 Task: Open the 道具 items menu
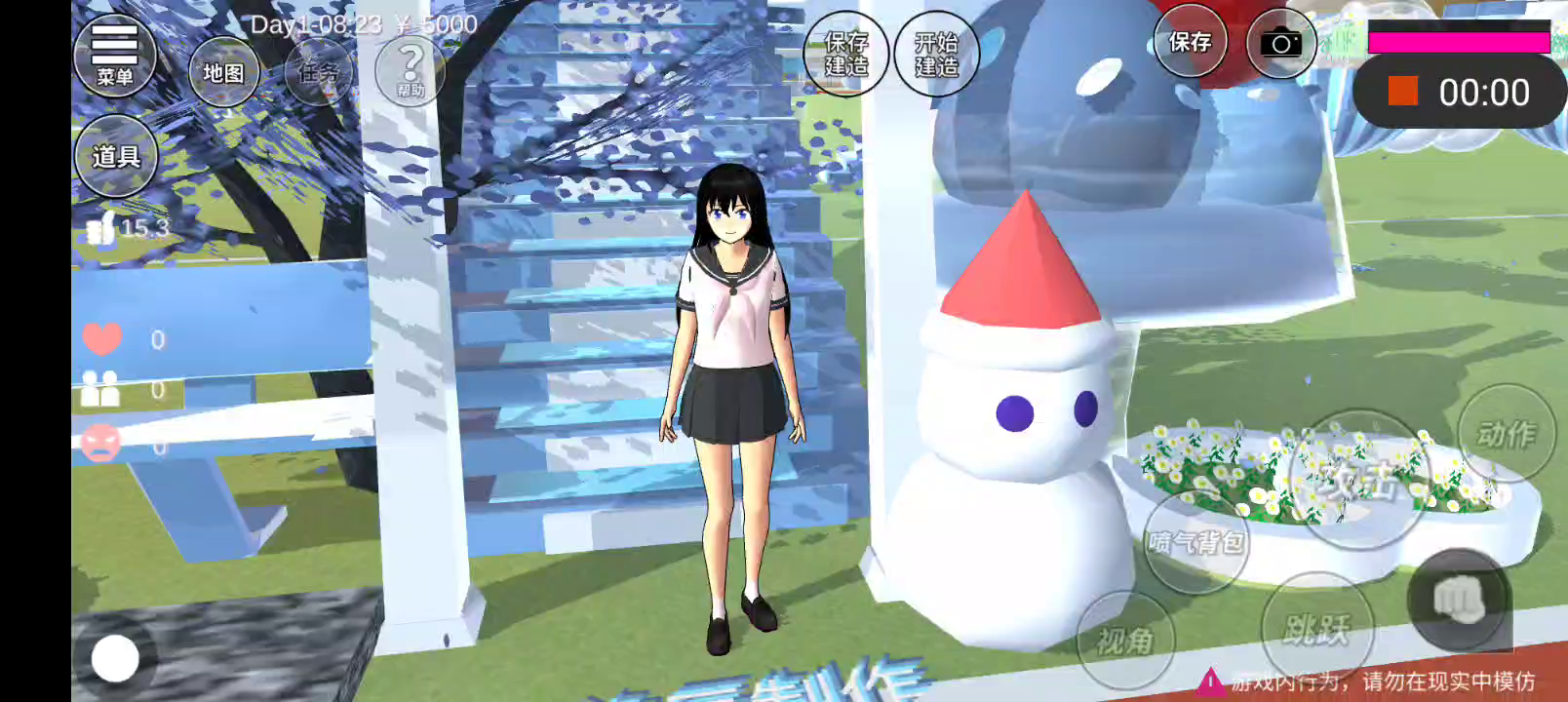(116, 156)
